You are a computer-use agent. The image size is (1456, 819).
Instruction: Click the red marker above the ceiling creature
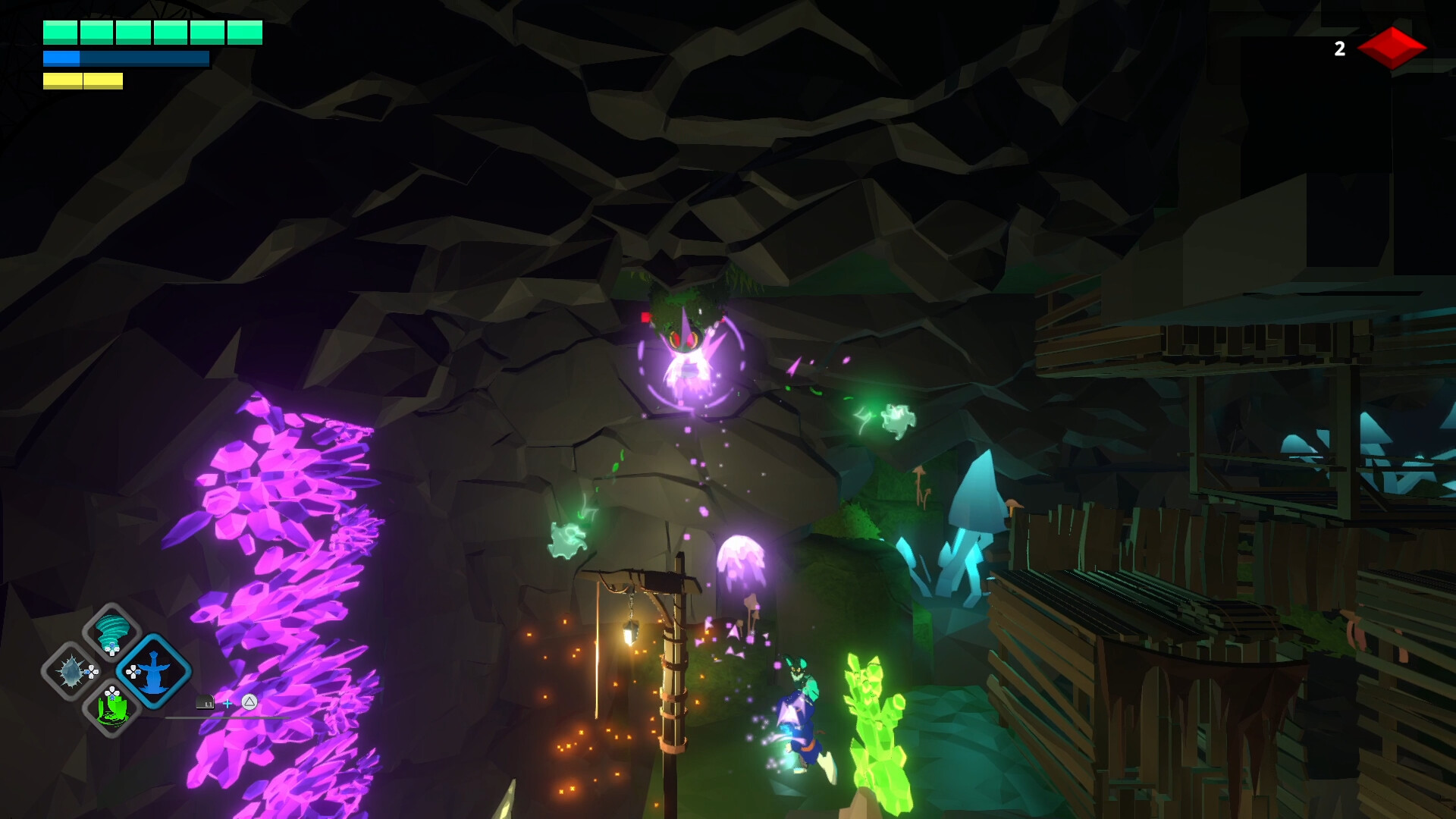click(645, 318)
